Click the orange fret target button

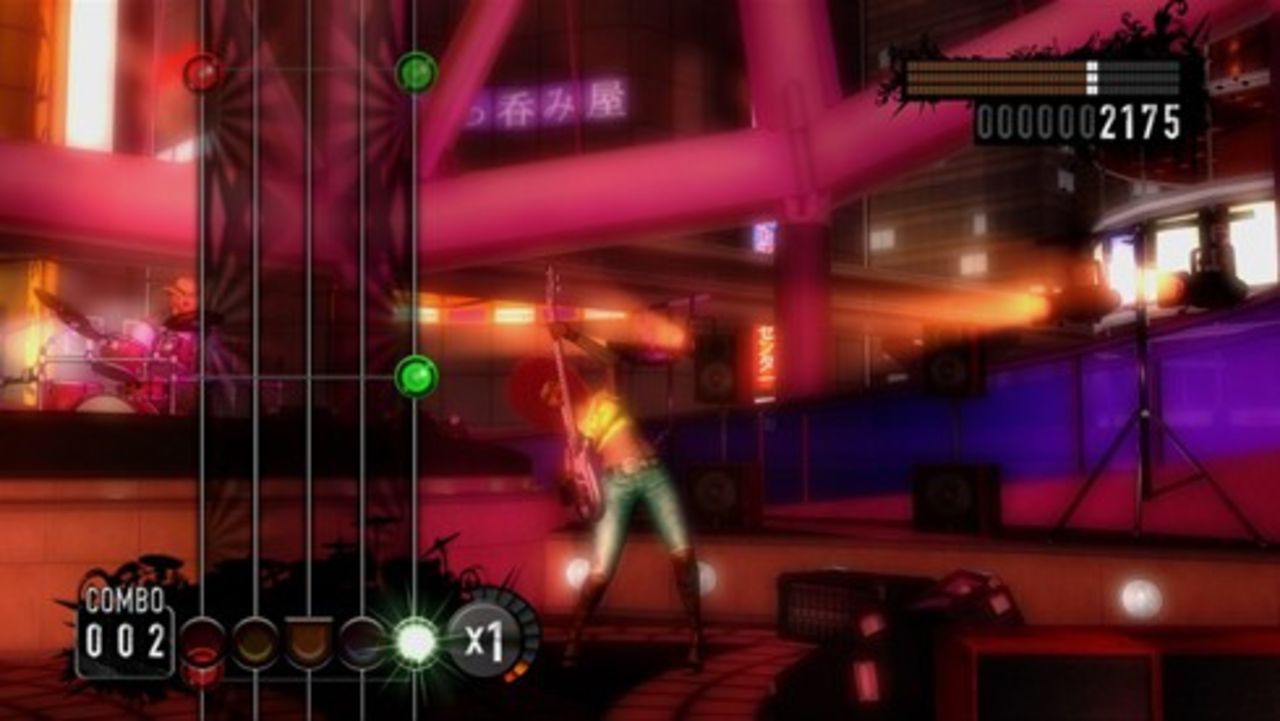click(x=310, y=640)
